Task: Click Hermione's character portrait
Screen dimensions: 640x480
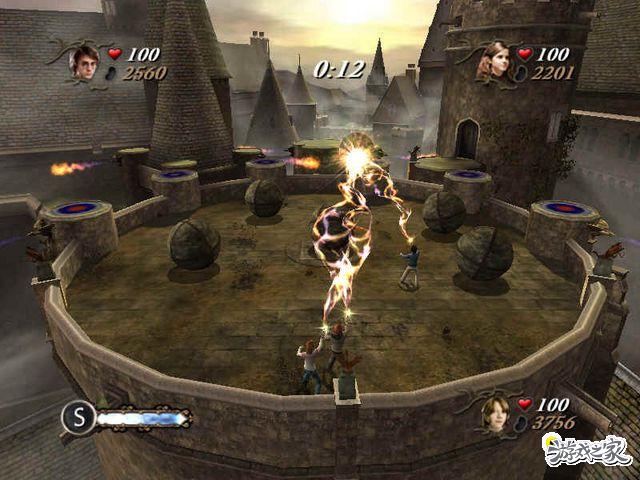Action: click(x=497, y=62)
